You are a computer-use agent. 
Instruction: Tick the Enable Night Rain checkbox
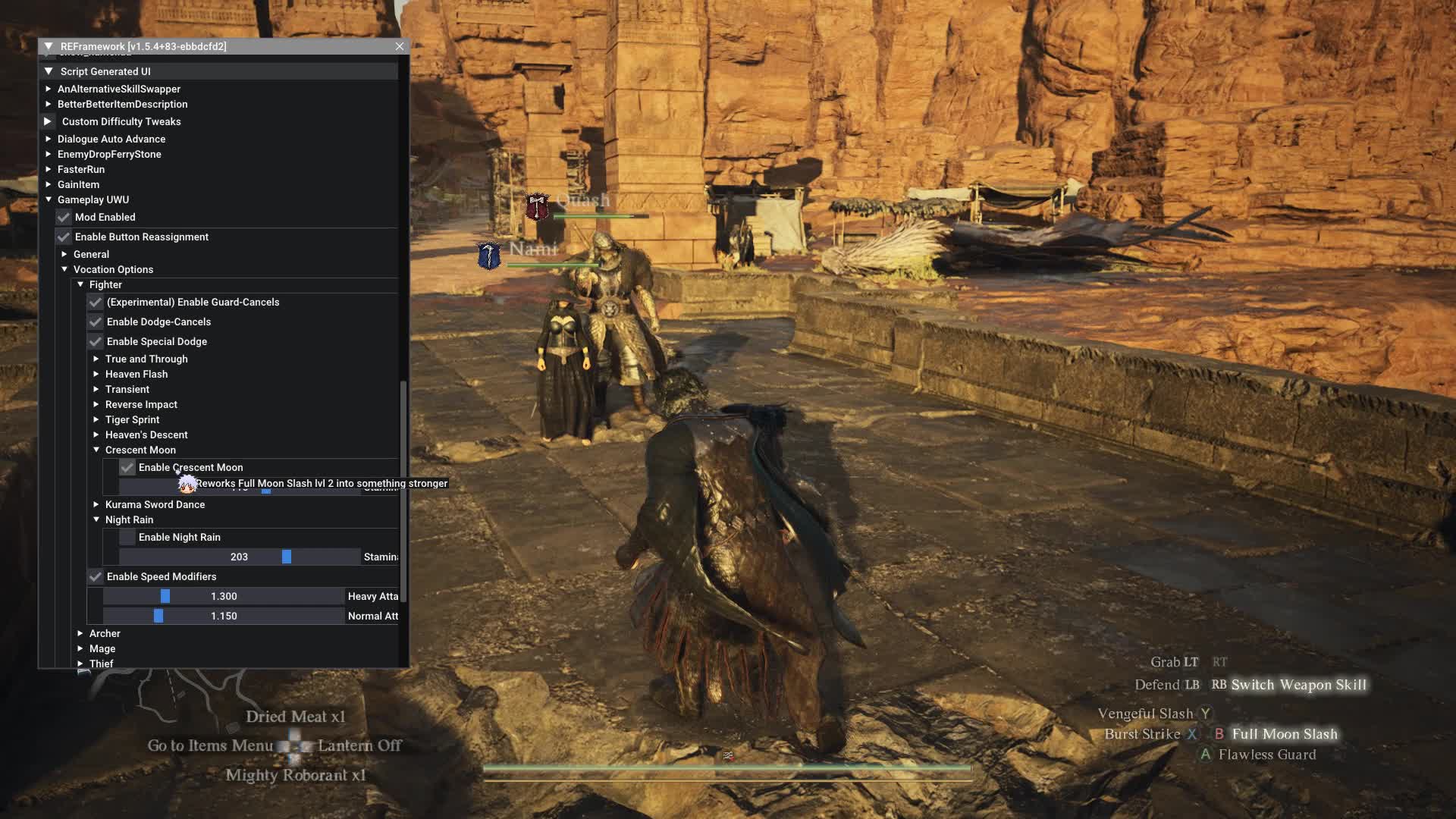(127, 538)
